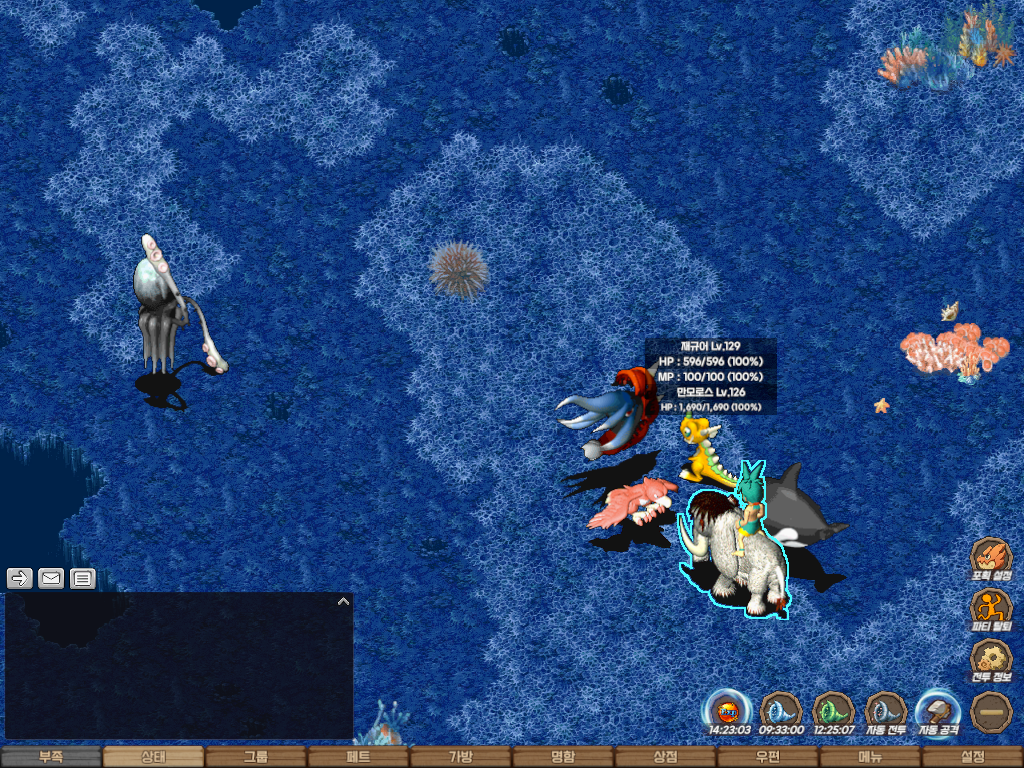Open the 페트 (pet) menu

[358, 757]
